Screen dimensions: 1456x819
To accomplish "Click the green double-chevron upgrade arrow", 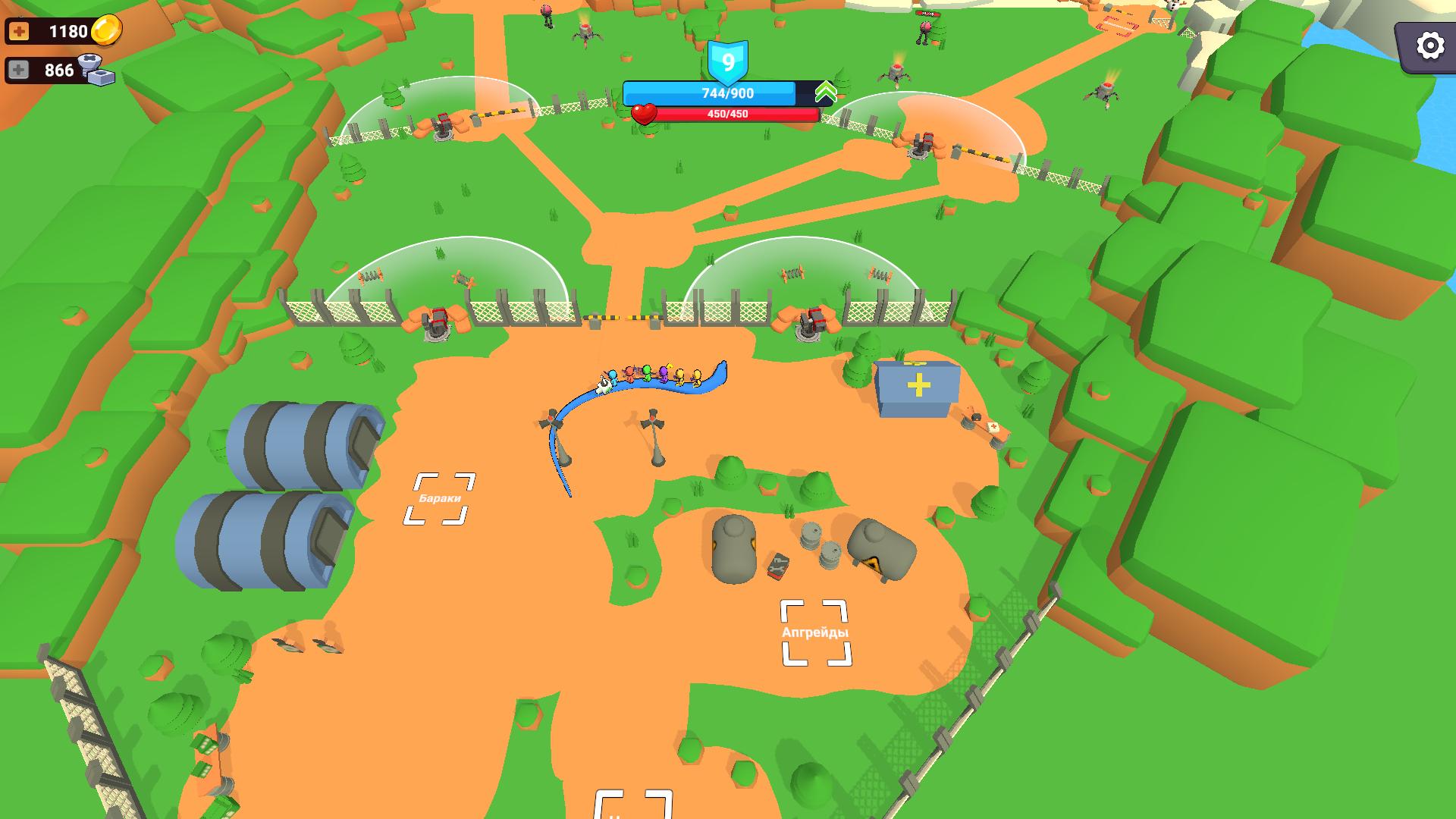I will (827, 93).
